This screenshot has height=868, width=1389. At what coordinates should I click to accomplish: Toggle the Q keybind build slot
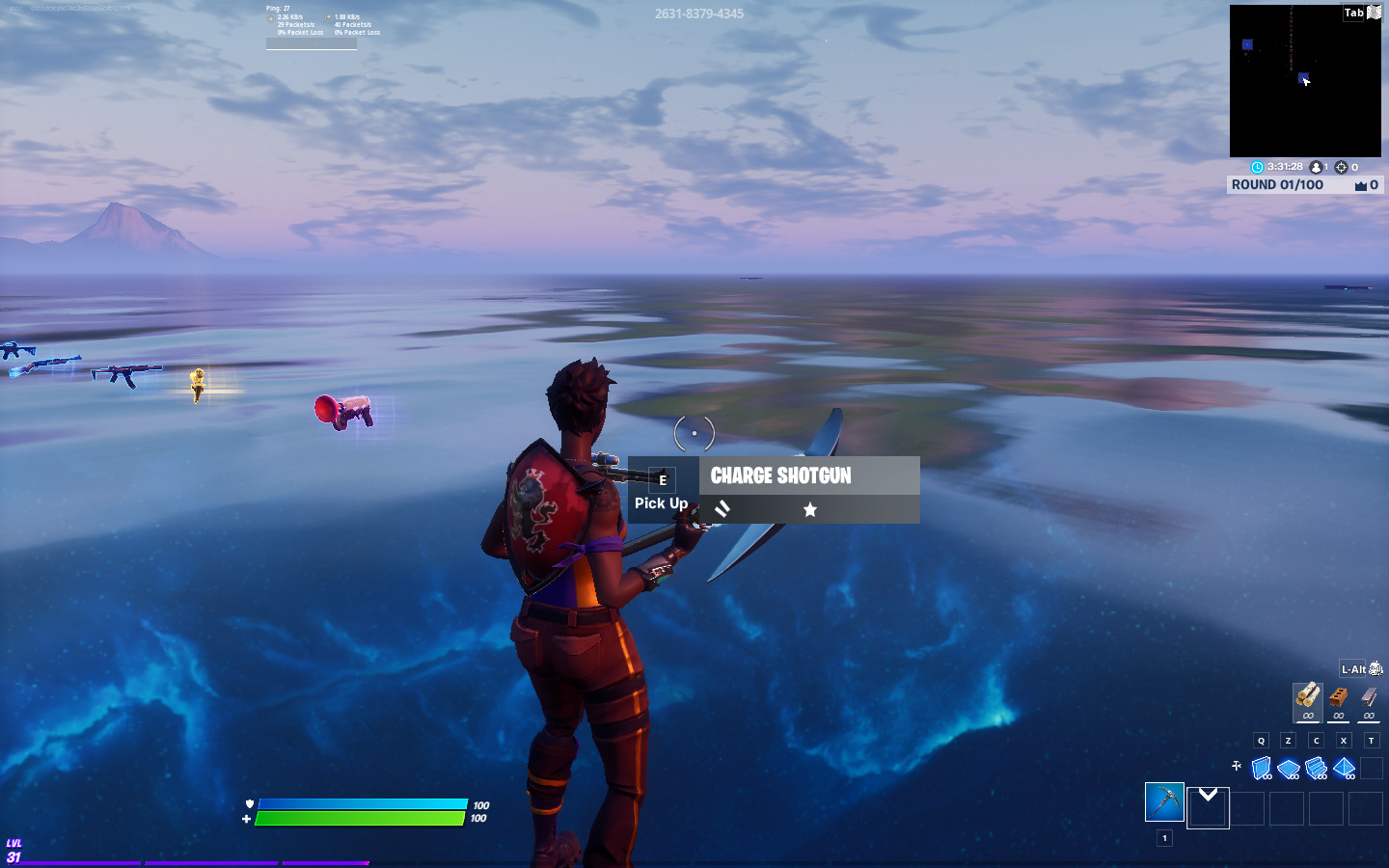[1261, 741]
